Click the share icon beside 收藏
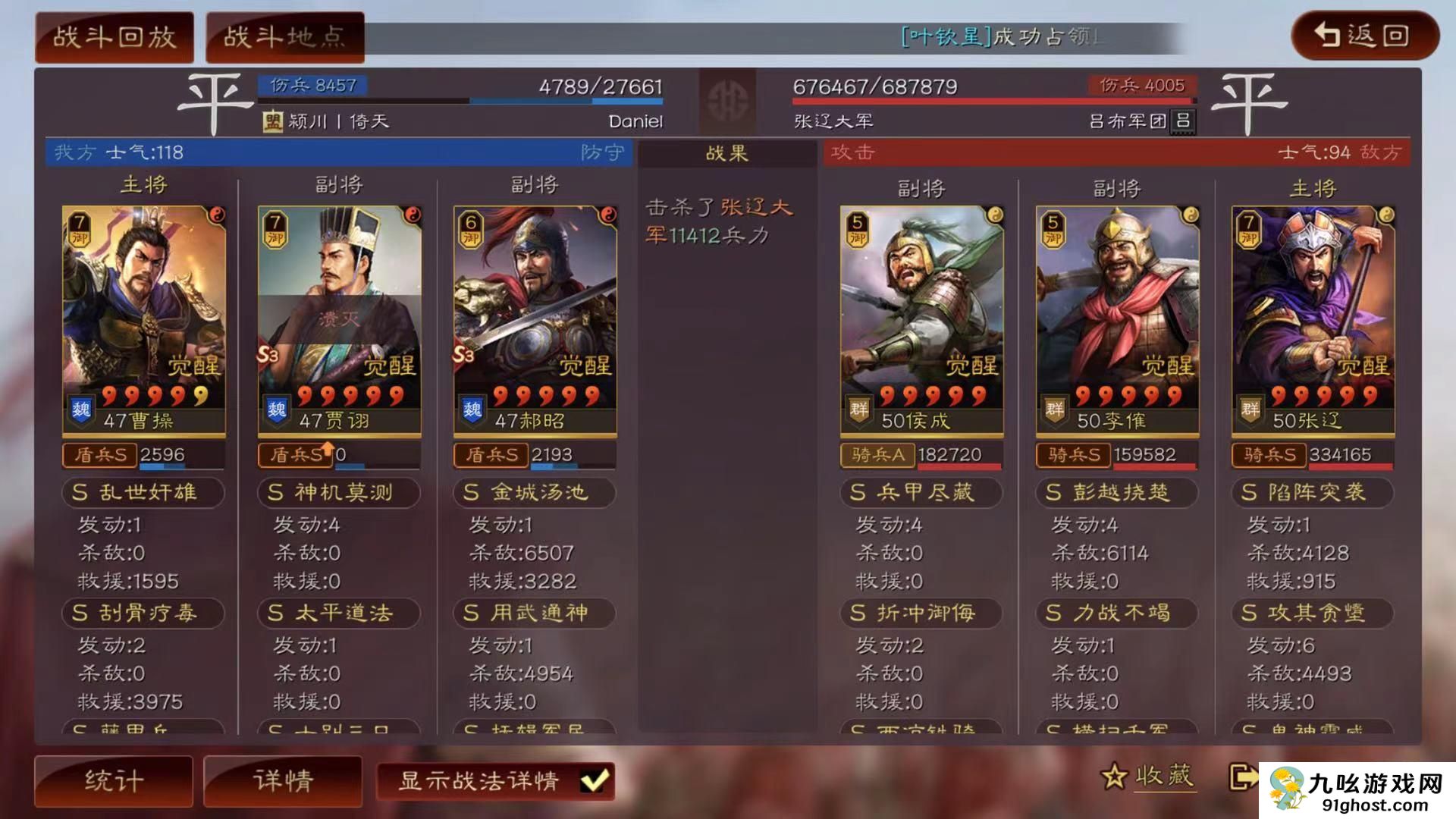Image resolution: width=1456 pixels, height=819 pixels. tap(1242, 777)
